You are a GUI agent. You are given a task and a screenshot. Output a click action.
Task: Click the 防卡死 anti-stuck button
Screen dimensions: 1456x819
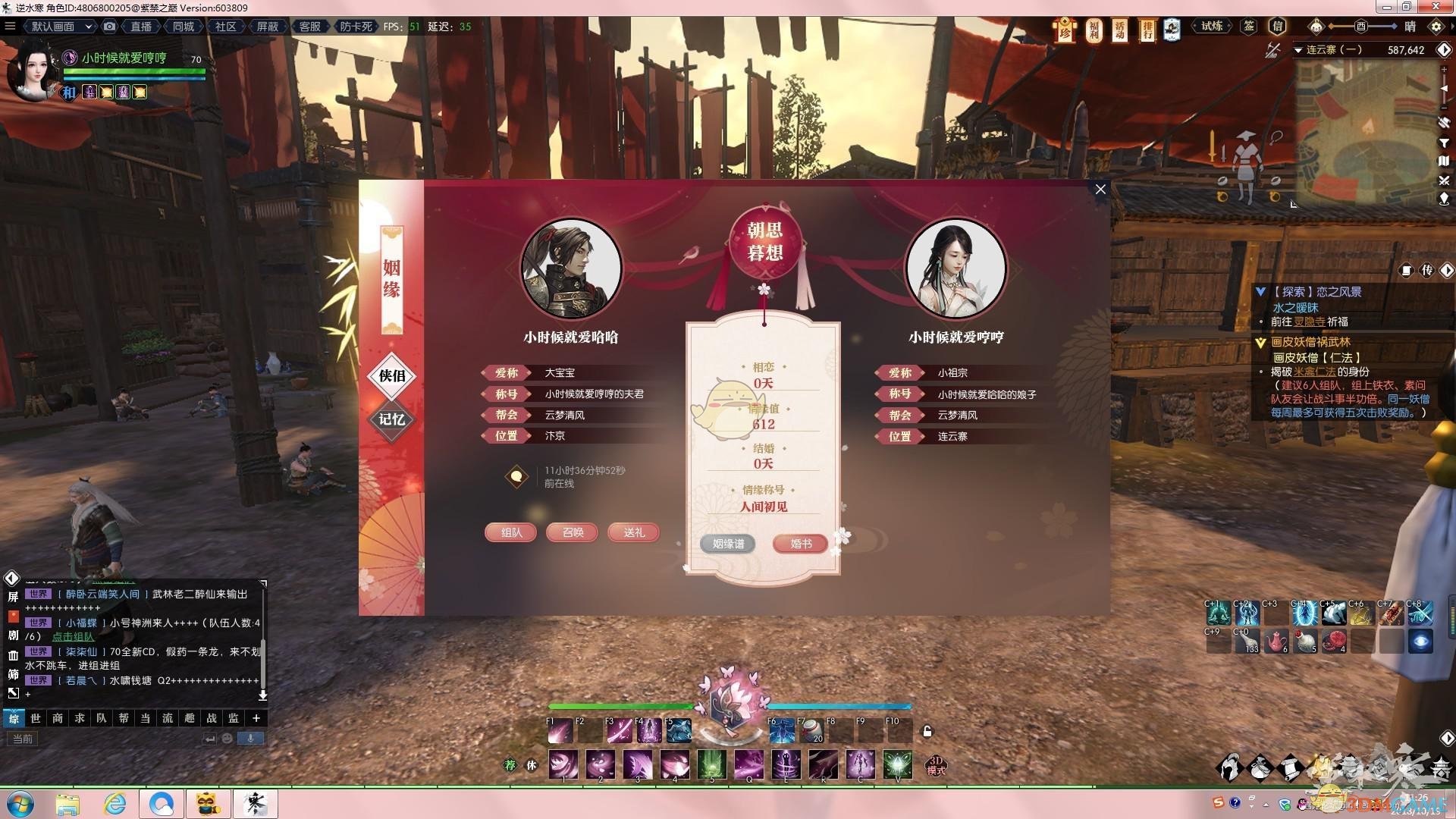[356, 27]
